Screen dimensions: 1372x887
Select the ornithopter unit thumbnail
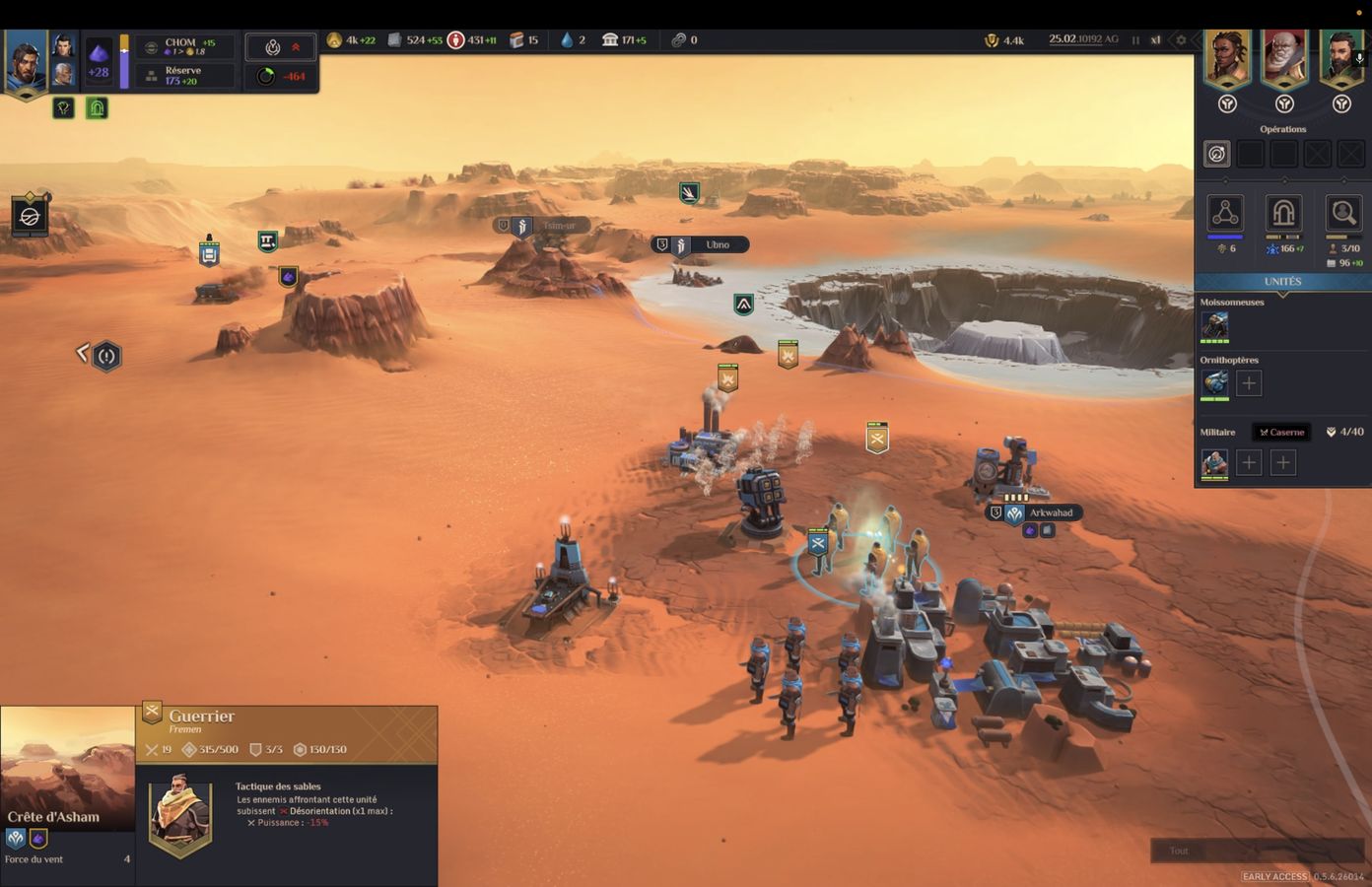click(1214, 383)
